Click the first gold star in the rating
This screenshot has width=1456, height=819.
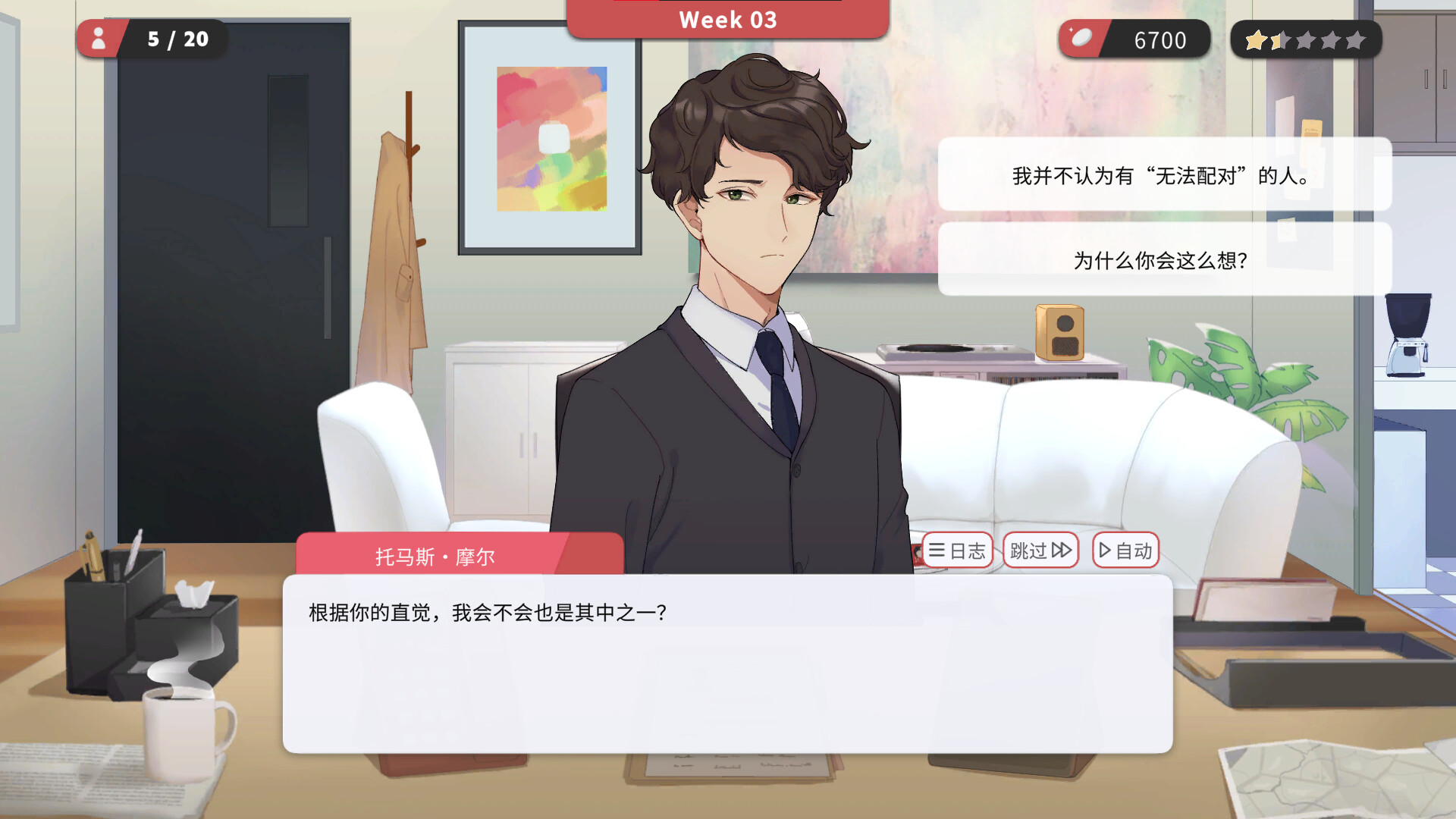click(x=1255, y=39)
